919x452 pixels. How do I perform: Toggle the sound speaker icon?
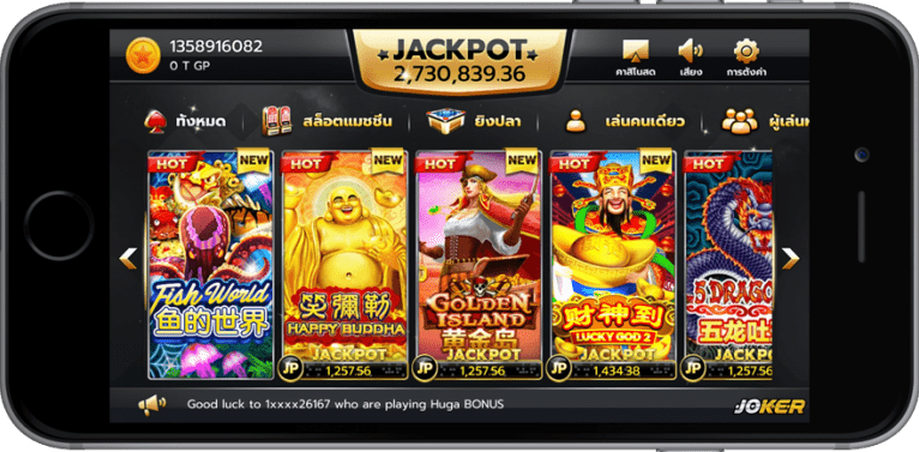[690, 55]
